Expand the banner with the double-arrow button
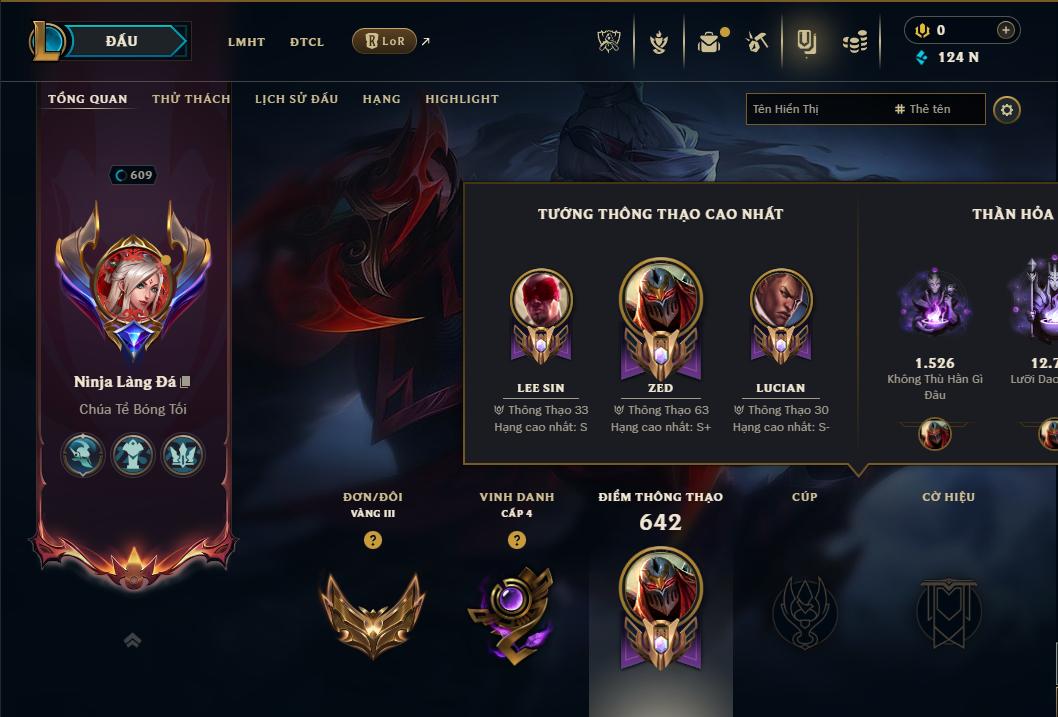 [132, 641]
